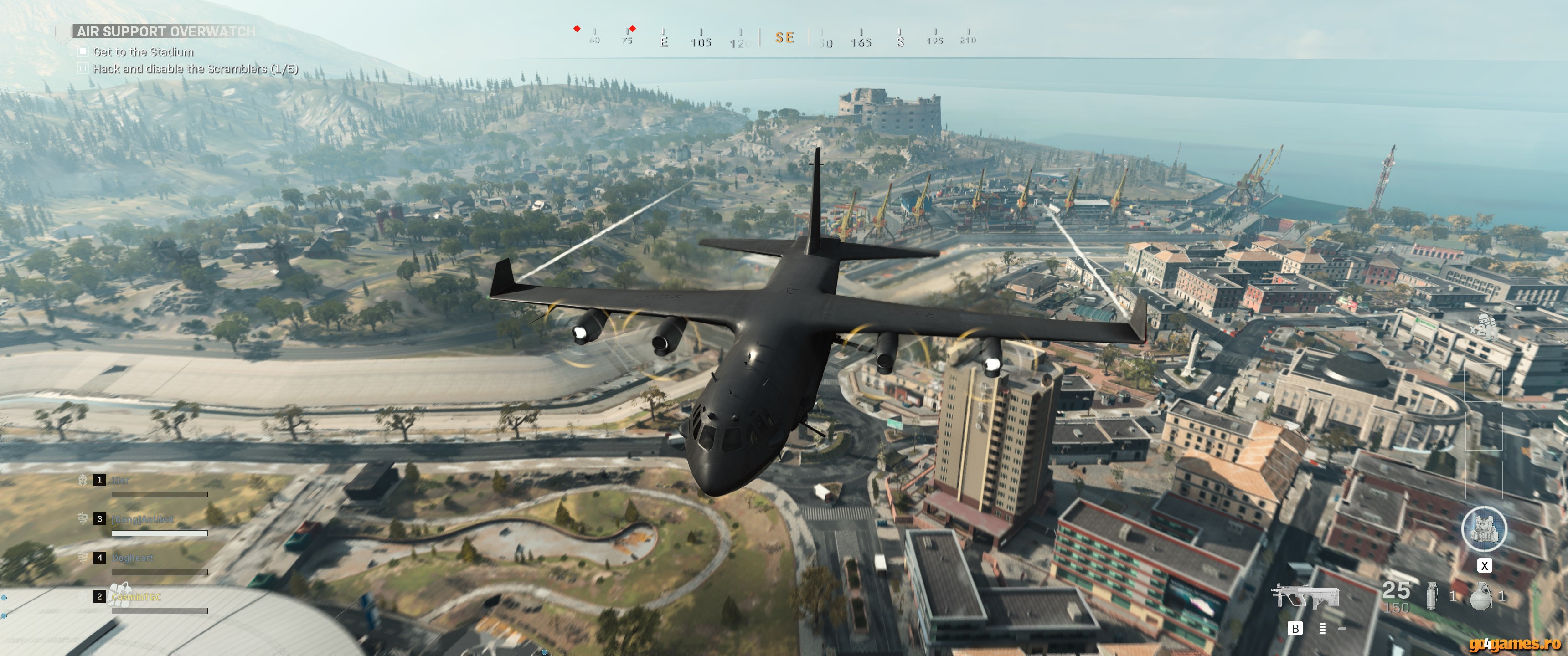This screenshot has height=656, width=1568.
Task: Click the go4games.ro watermark
Action: pyautogui.click(x=1514, y=644)
